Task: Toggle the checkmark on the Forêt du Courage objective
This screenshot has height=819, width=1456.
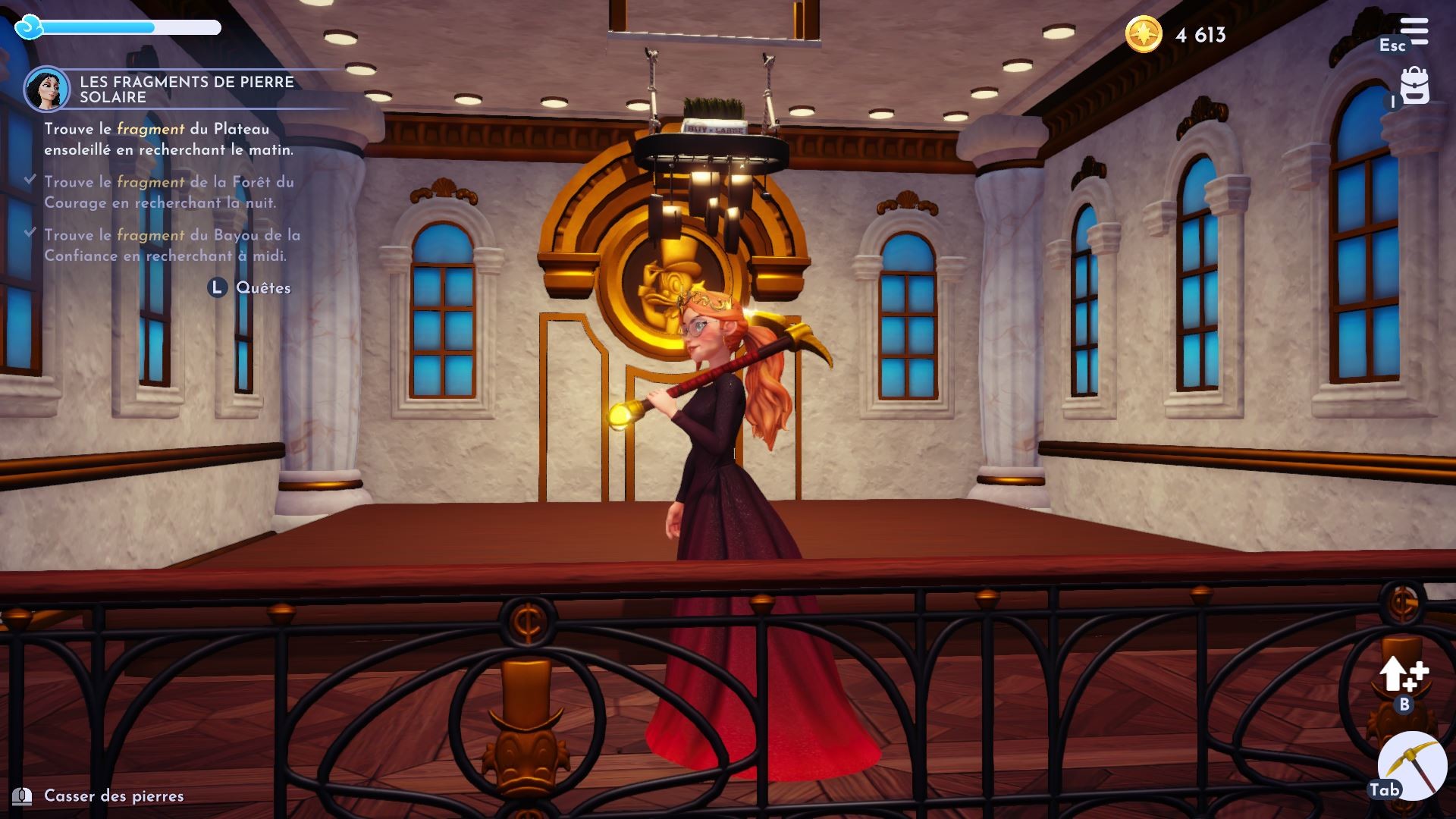Action: click(x=31, y=180)
